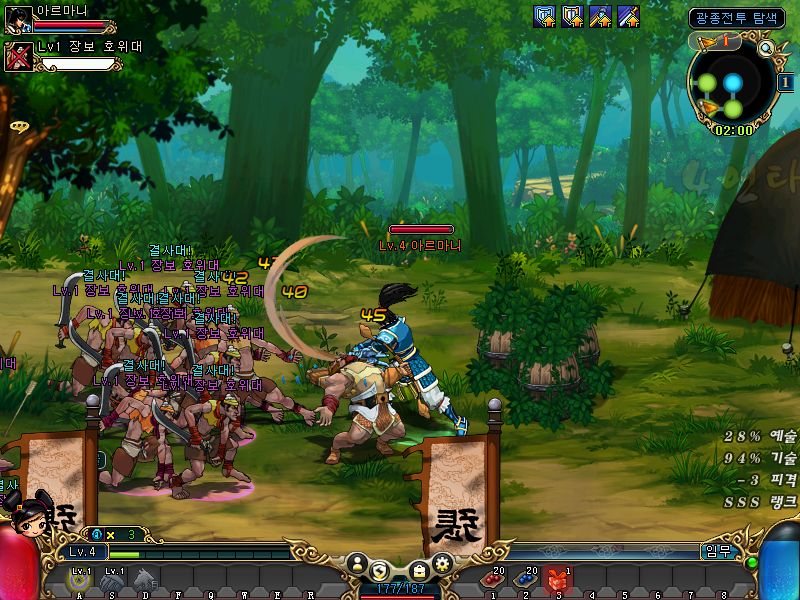Click the gold-rimmed shield buff icon
The image size is (800, 600).
pos(572,16)
